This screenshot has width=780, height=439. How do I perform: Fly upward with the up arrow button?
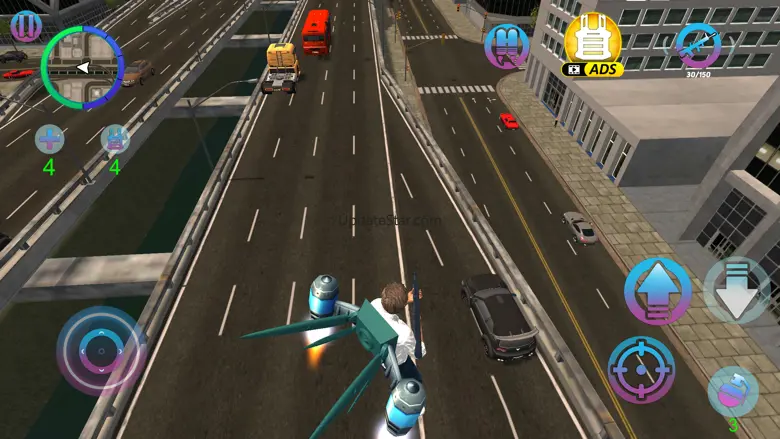(x=657, y=290)
